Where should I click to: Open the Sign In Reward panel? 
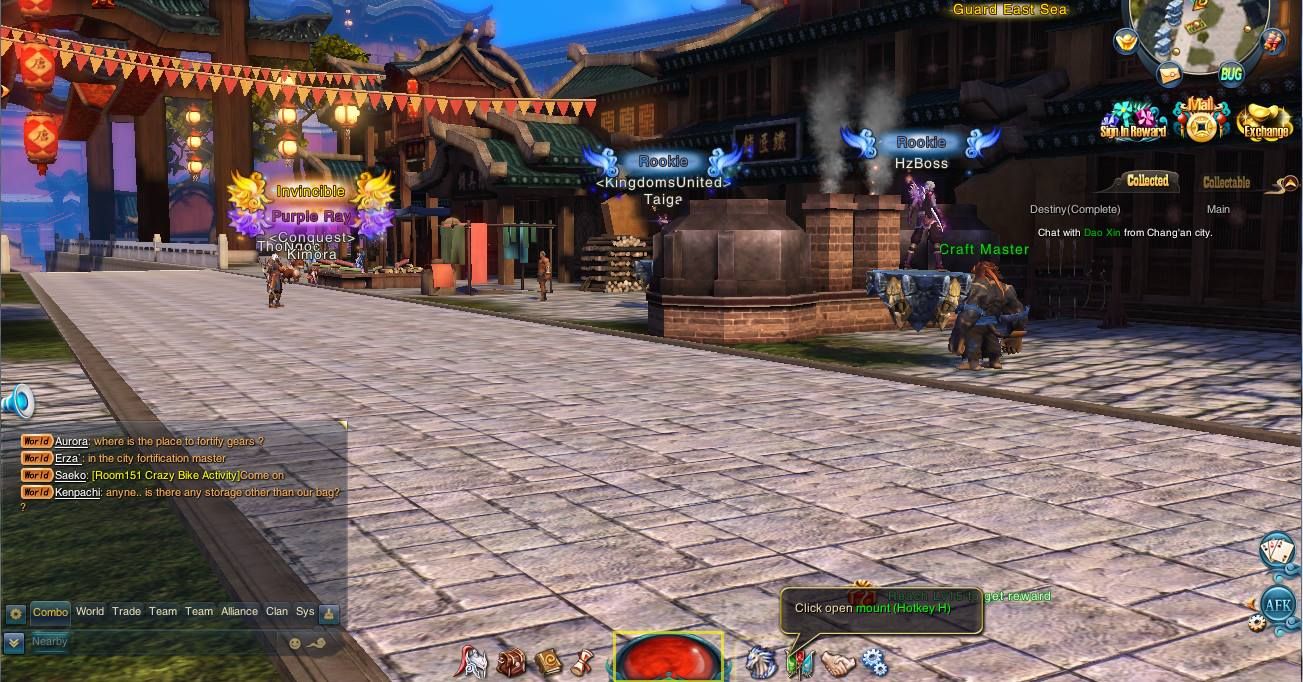1133,120
